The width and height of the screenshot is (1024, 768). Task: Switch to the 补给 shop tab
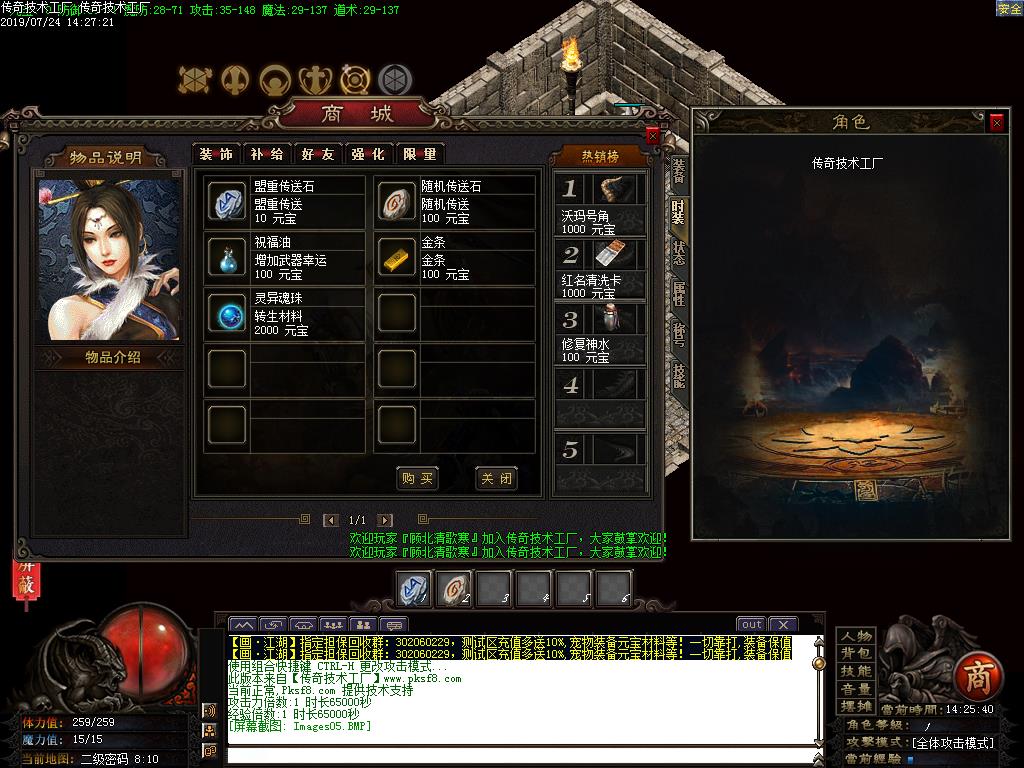tap(266, 154)
